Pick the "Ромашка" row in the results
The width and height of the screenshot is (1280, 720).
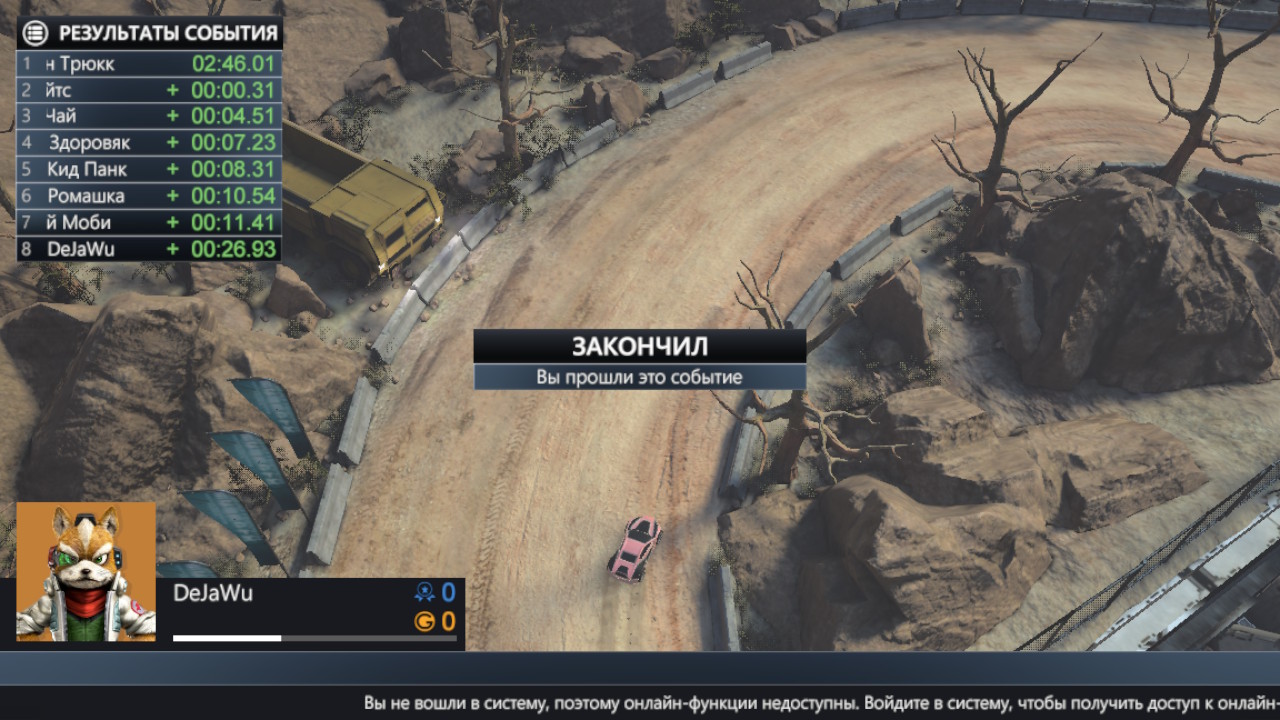148,196
